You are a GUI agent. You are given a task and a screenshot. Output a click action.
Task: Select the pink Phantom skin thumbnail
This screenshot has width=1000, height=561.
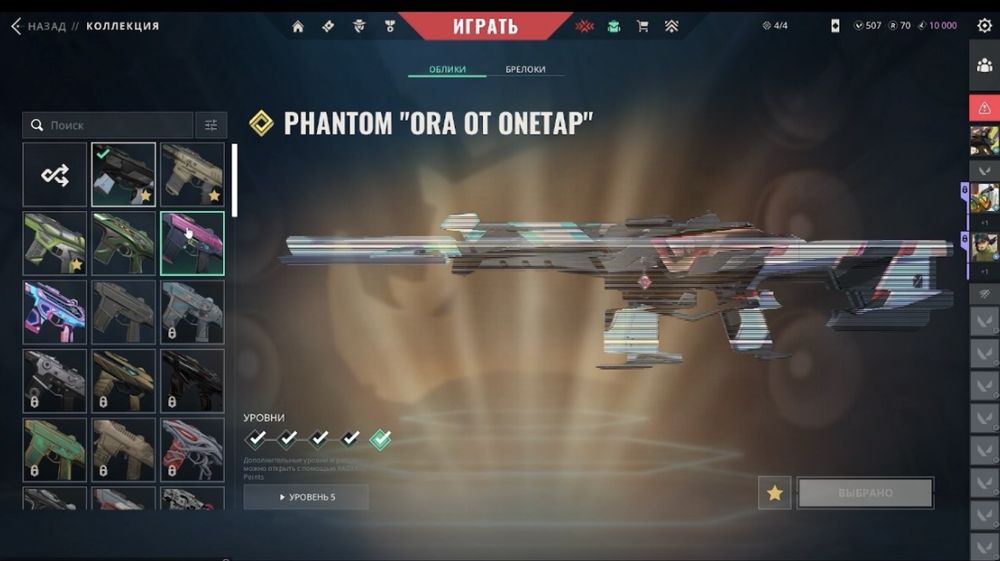(192, 243)
